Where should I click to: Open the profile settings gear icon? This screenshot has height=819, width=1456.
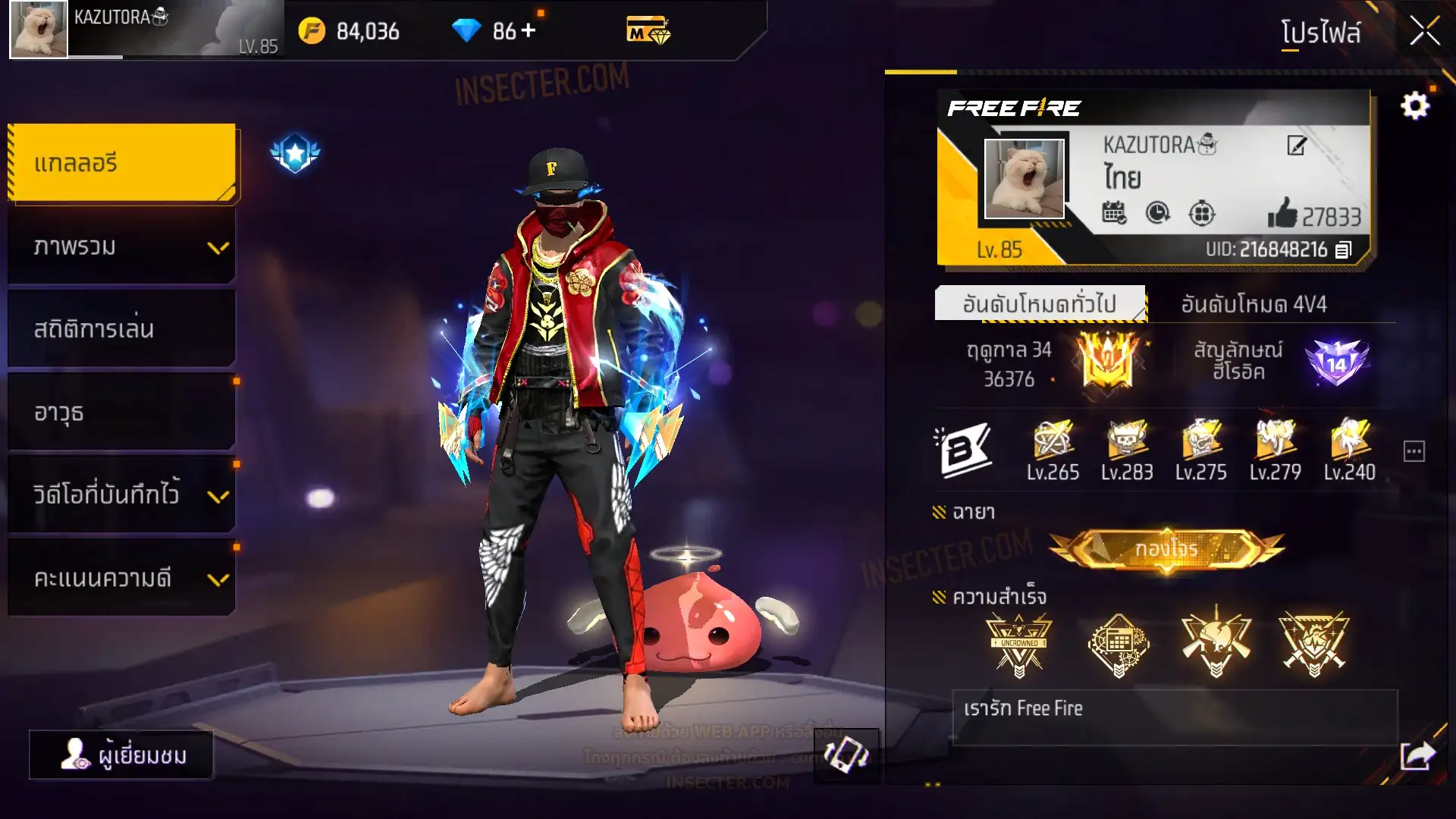[x=1414, y=106]
